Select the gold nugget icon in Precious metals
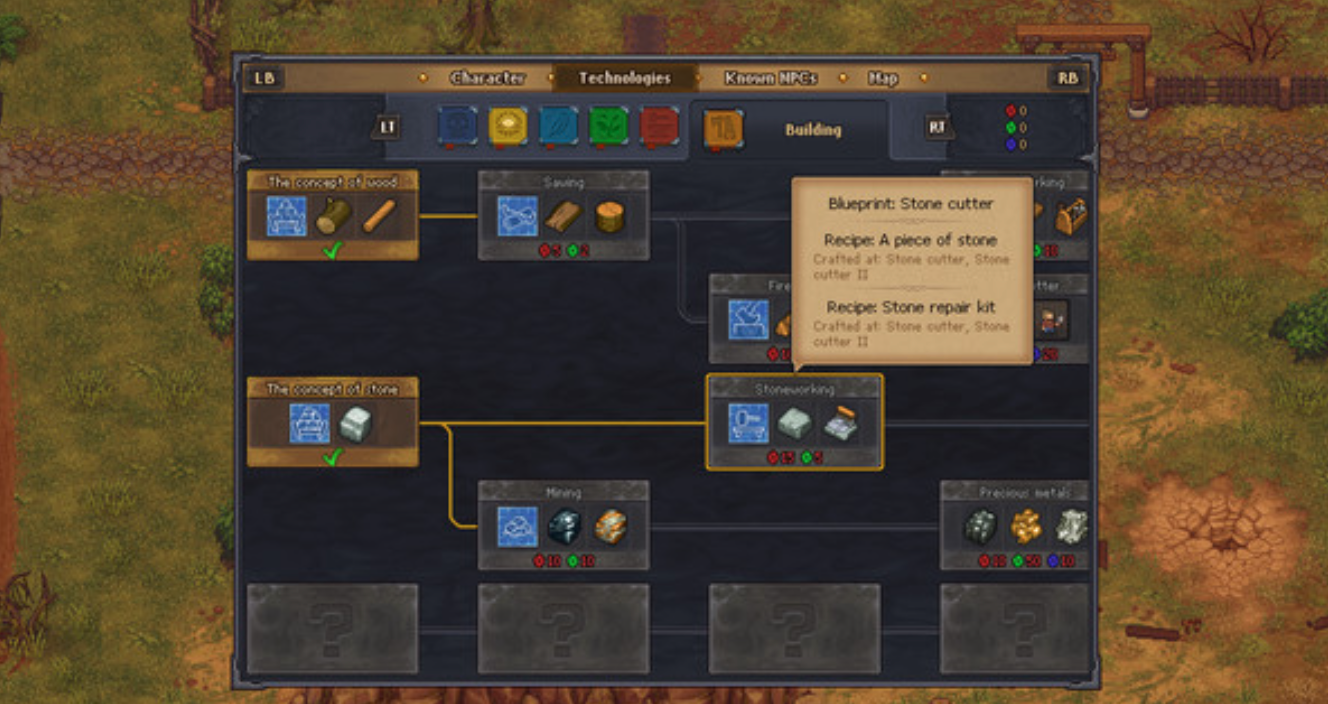Viewport: 1328px width, 704px height. point(1025,527)
